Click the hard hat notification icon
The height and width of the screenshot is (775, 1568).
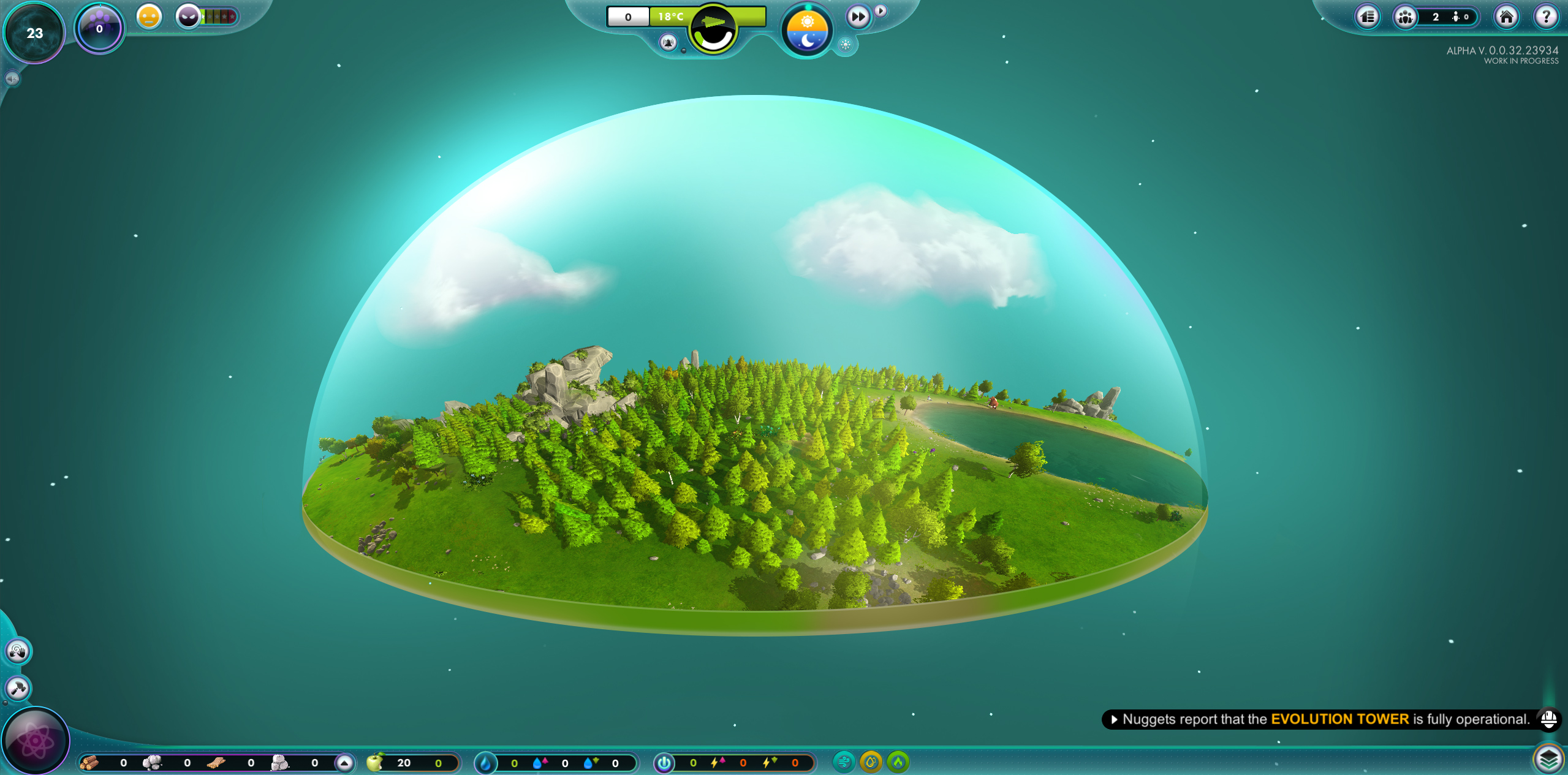point(1548,719)
